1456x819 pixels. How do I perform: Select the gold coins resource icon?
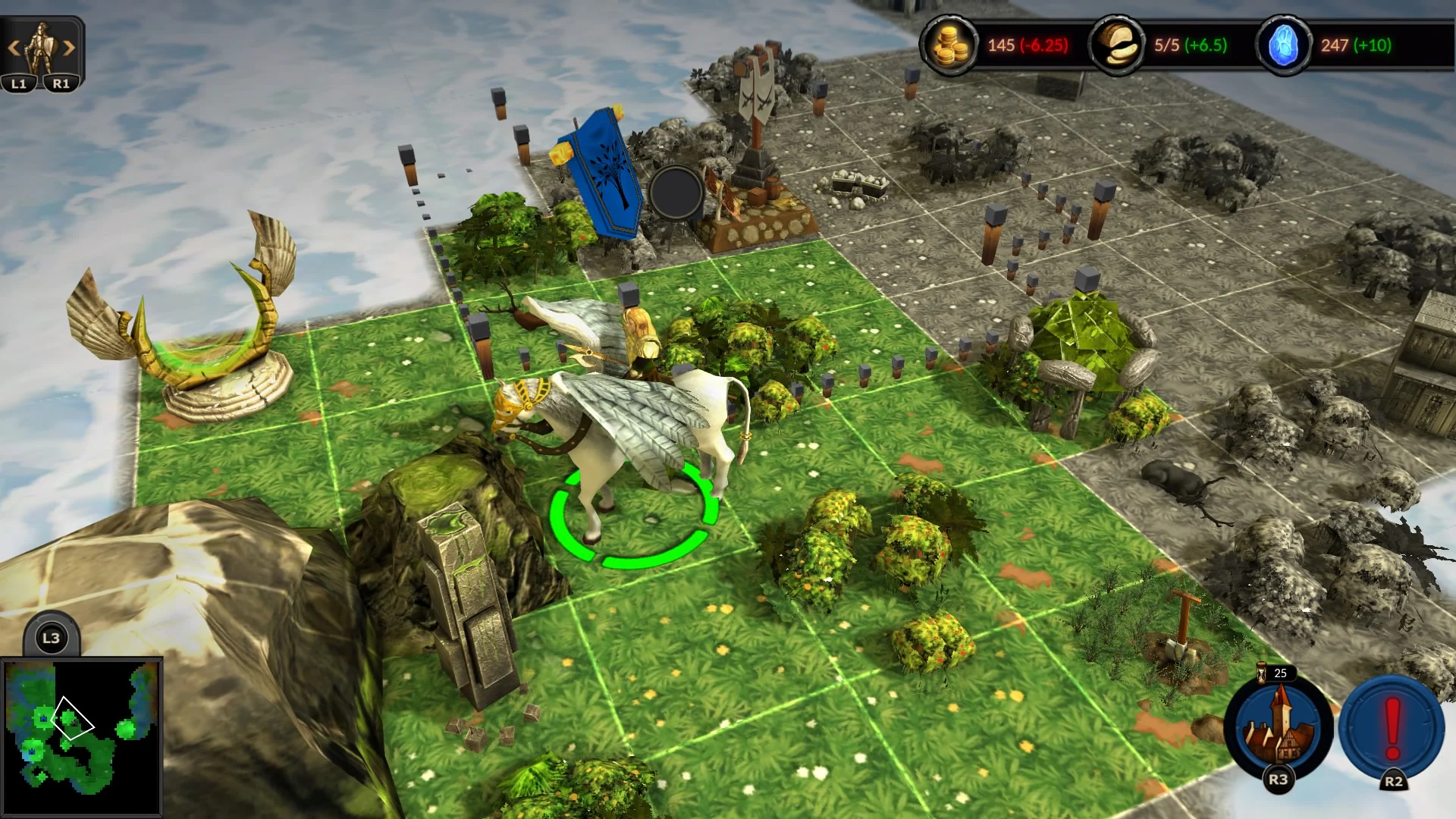950,45
